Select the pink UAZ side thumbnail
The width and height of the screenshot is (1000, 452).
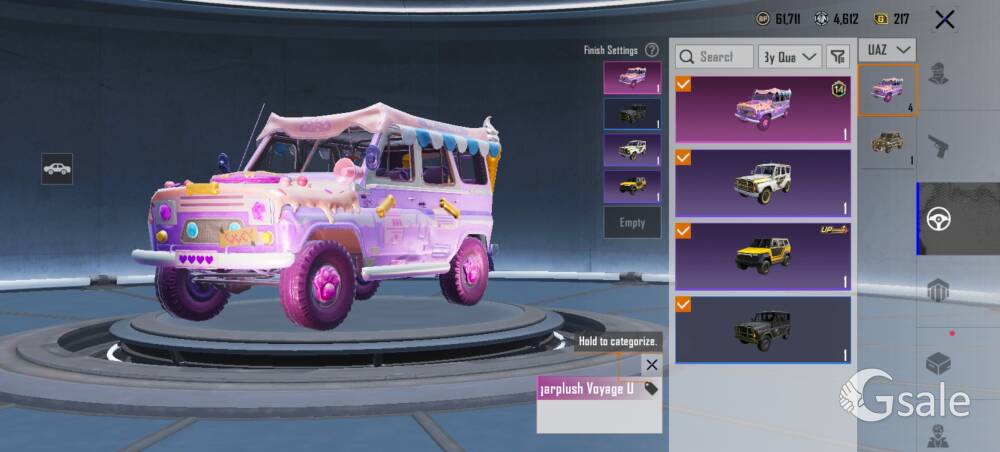coord(887,90)
